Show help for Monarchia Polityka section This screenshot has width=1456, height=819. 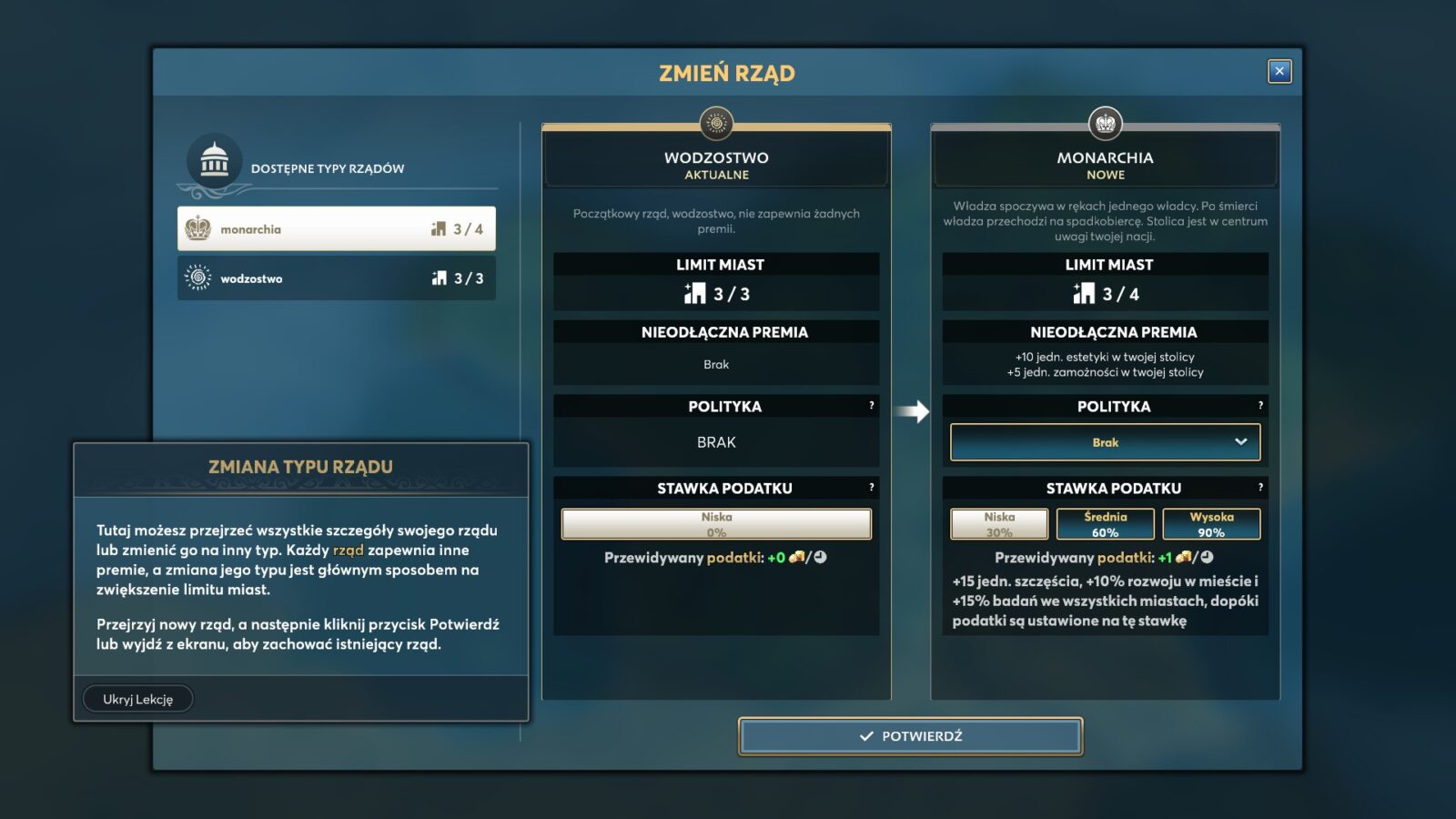pyautogui.click(x=1260, y=406)
